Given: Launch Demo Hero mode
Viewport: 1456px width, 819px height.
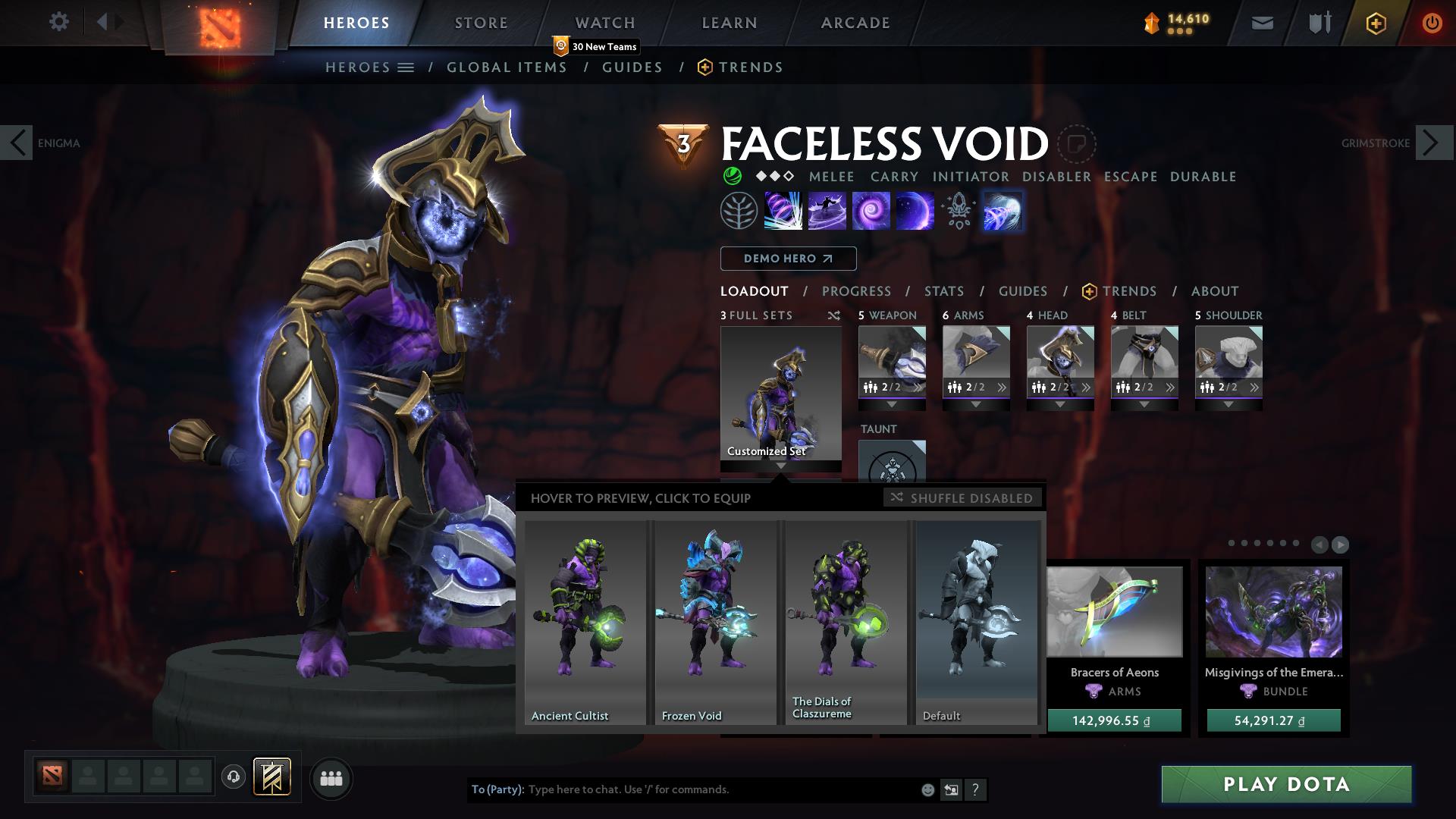Looking at the screenshot, I should click(788, 259).
